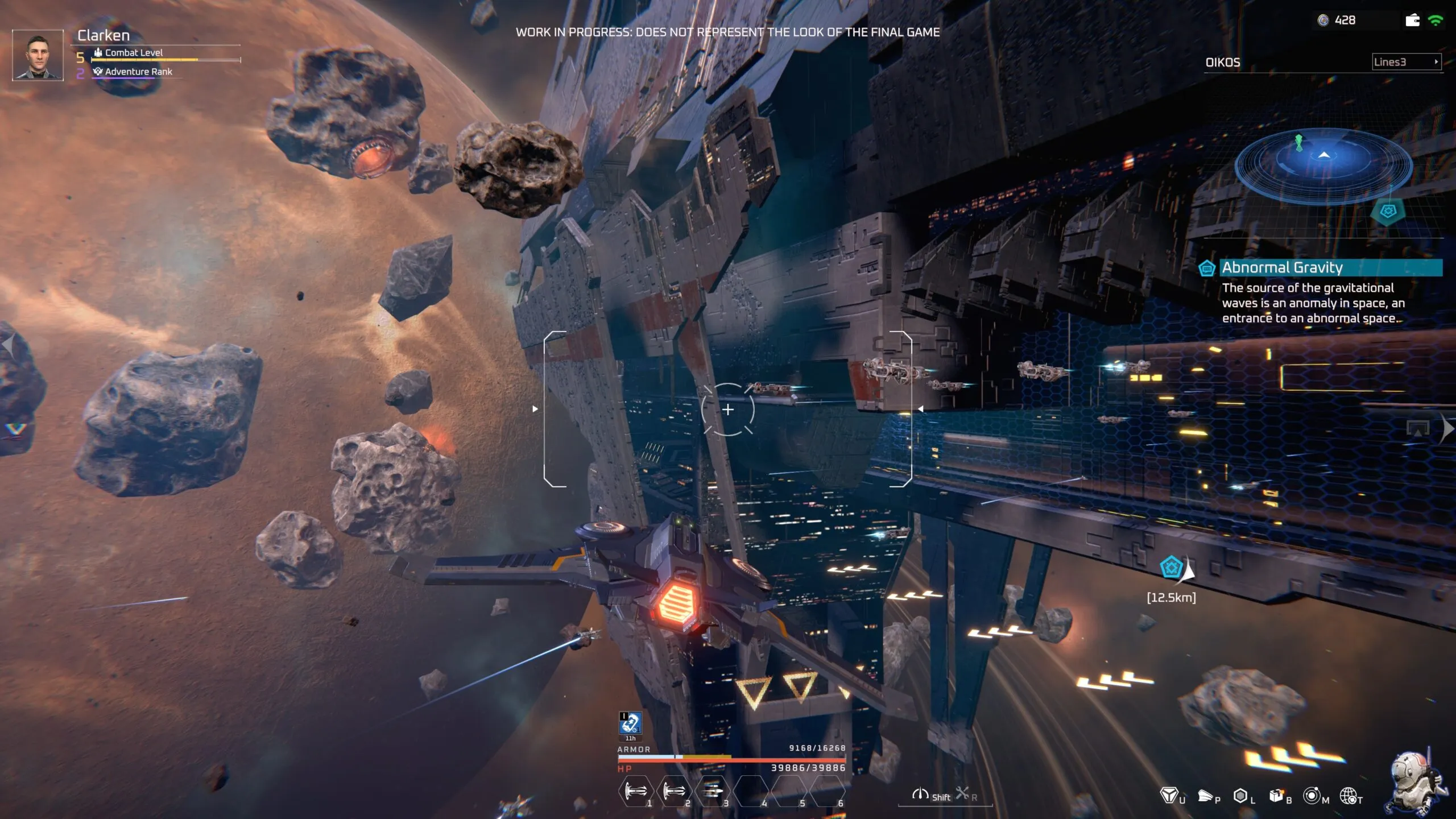The image size is (1456, 819).
Task: Activate the weapon in hotbar slot 2
Action: [674, 791]
